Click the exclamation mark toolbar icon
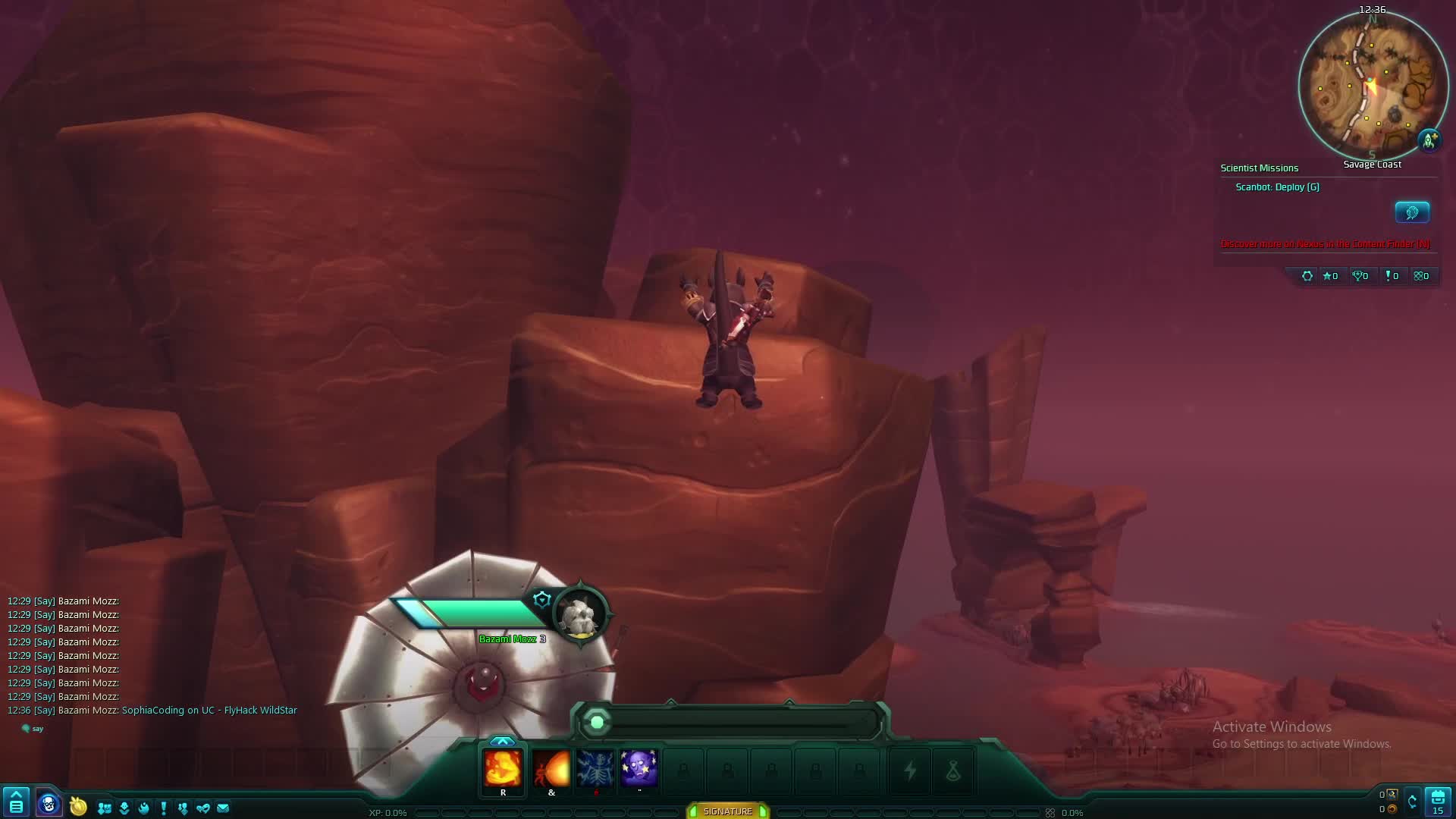 click(x=163, y=808)
